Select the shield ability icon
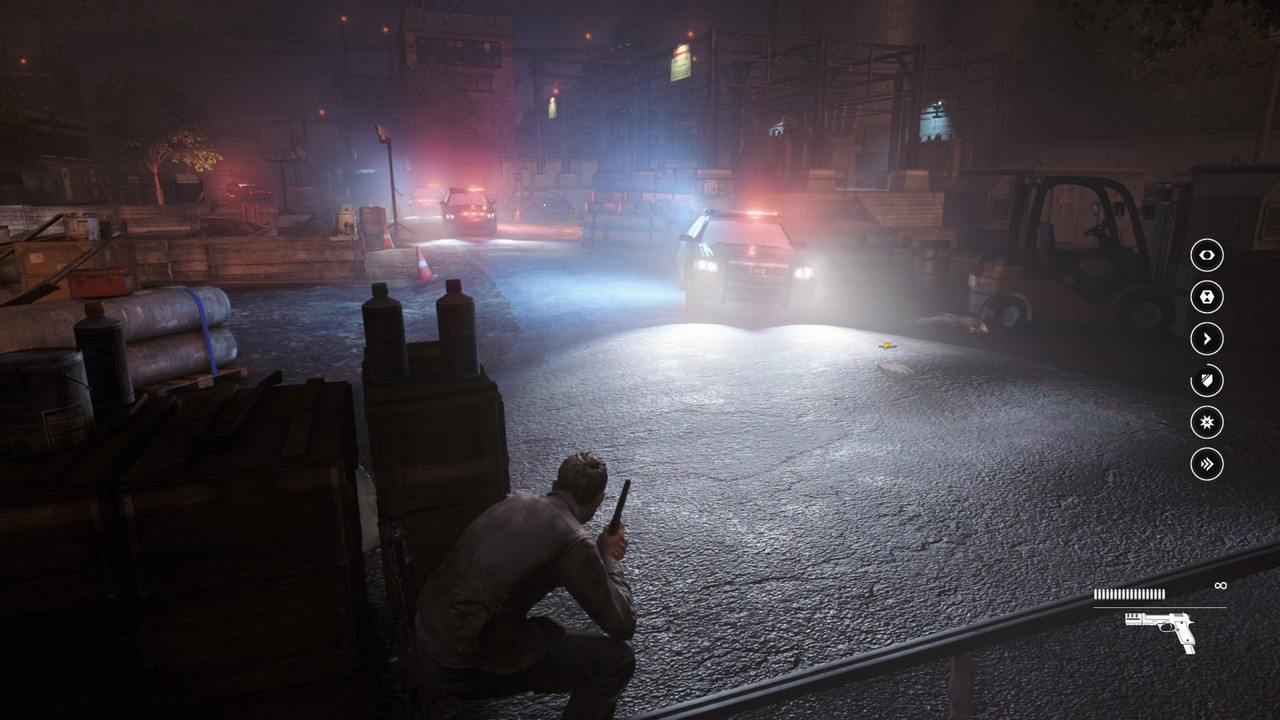 tap(1205, 380)
